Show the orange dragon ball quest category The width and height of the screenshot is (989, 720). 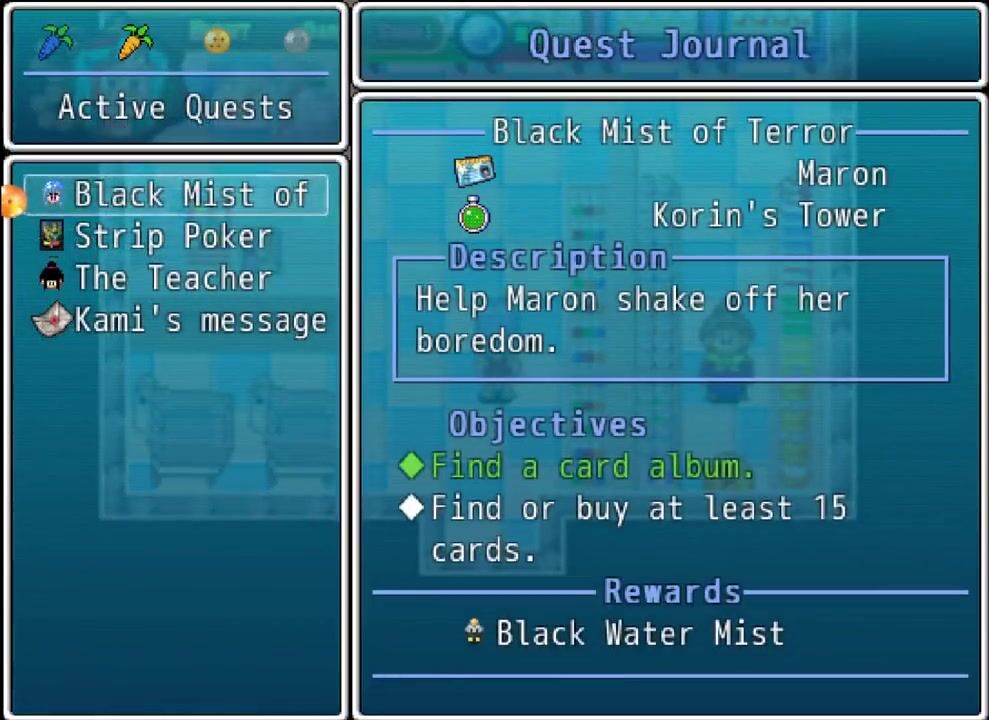coord(217,40)
